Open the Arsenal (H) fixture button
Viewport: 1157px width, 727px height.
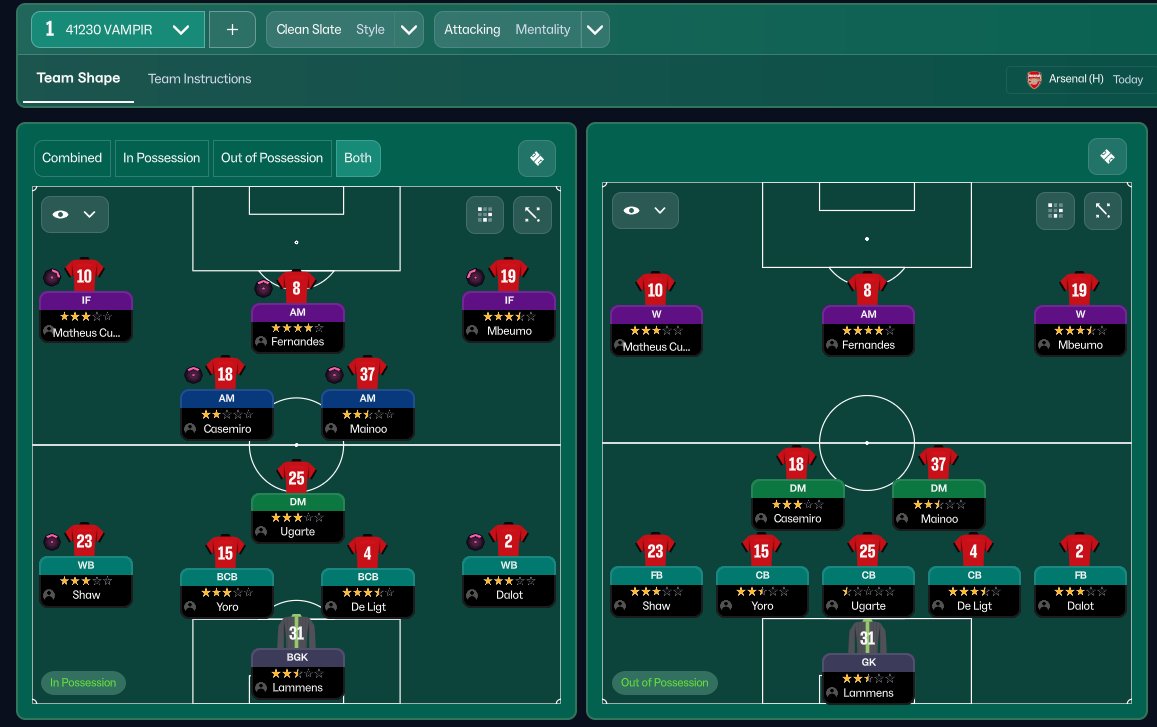pos(1084,80)
